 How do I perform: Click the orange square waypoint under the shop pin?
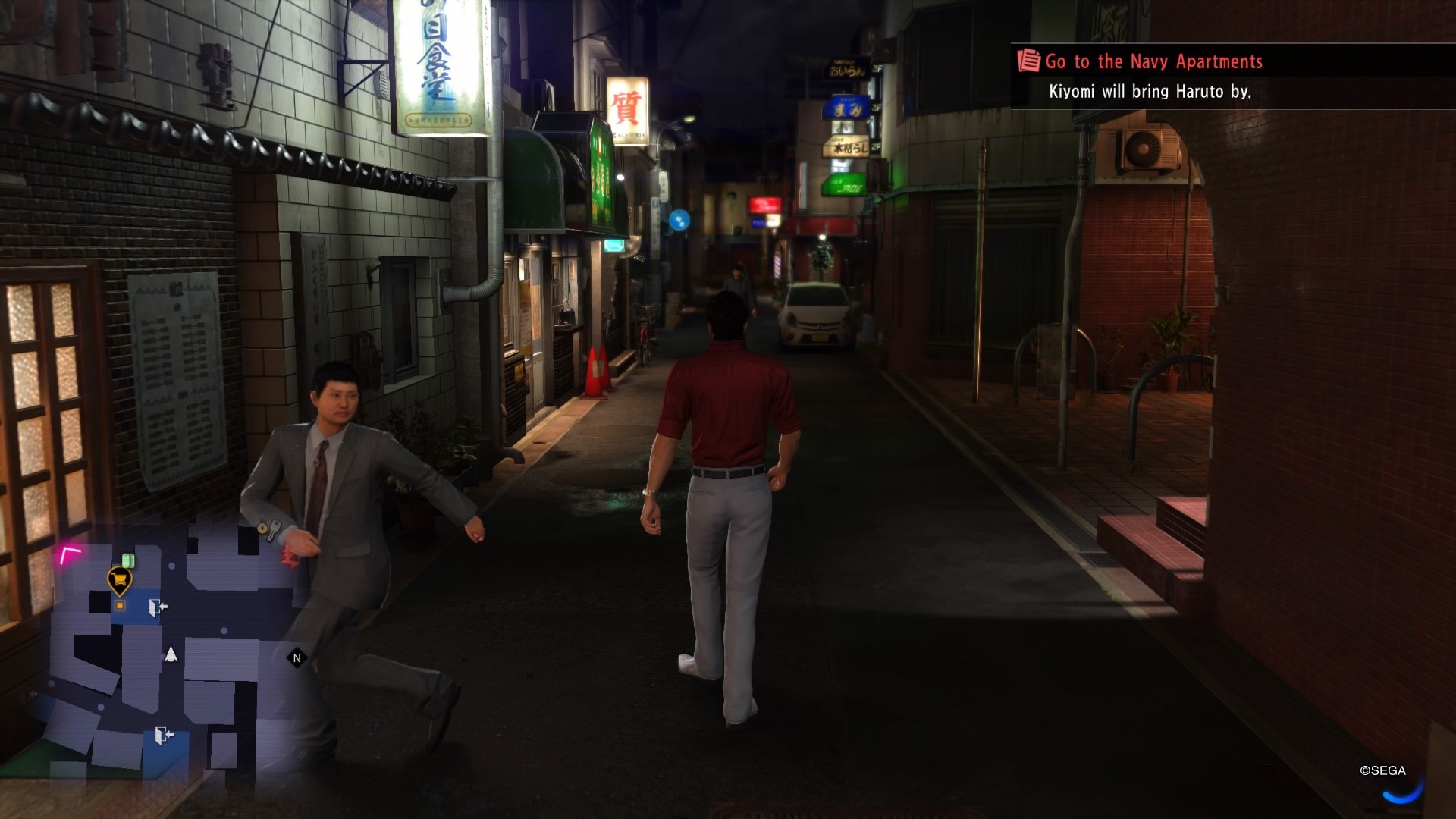point(120,605)
